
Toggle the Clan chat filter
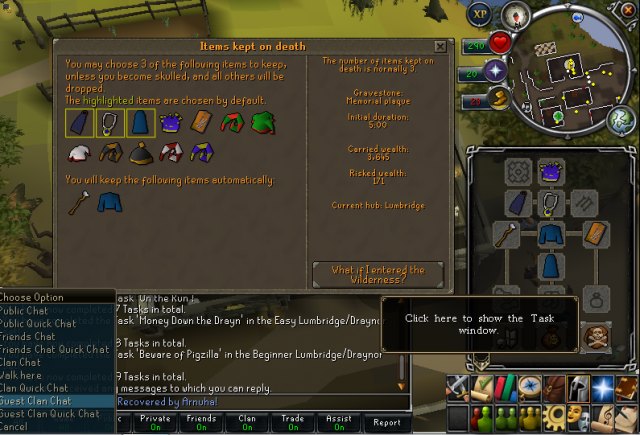pos(247,421)
